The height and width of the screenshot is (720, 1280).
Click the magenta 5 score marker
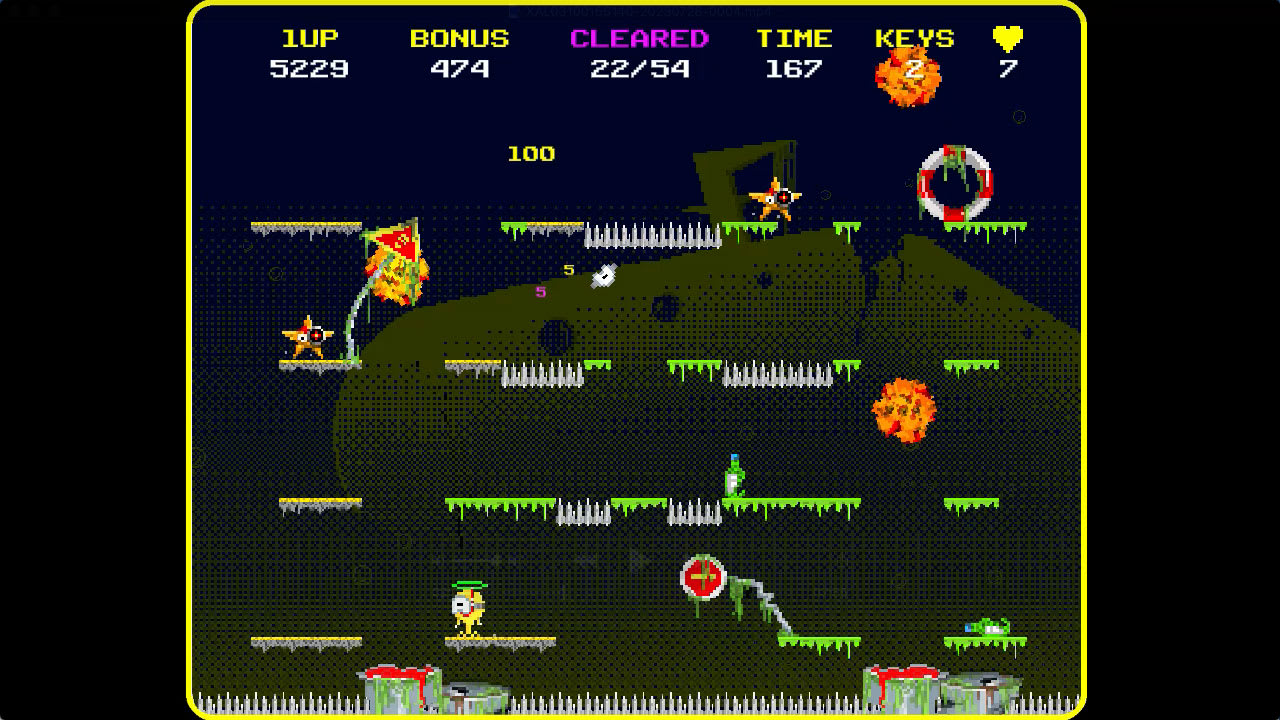tap(541, 292)
